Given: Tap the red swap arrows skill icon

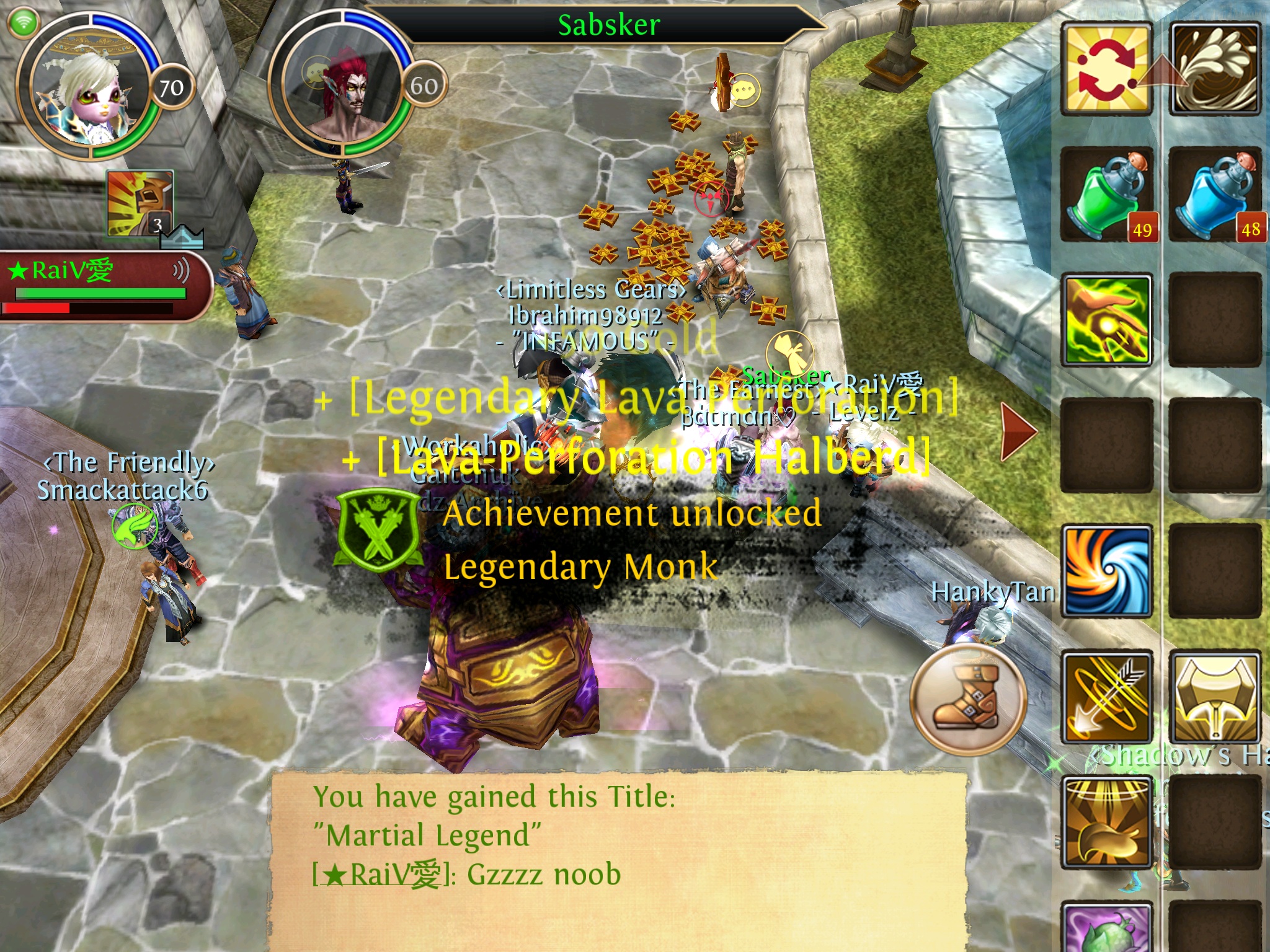Looking at the screenshot, I should click(x=1107, y=69).
